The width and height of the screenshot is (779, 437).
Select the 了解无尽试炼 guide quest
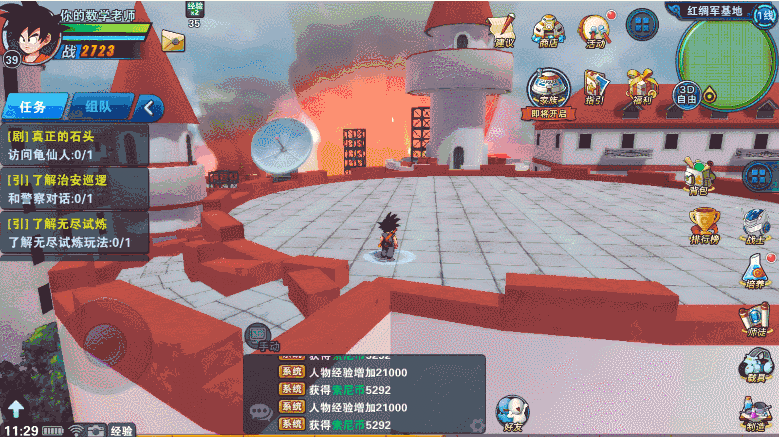click(75, 232)
